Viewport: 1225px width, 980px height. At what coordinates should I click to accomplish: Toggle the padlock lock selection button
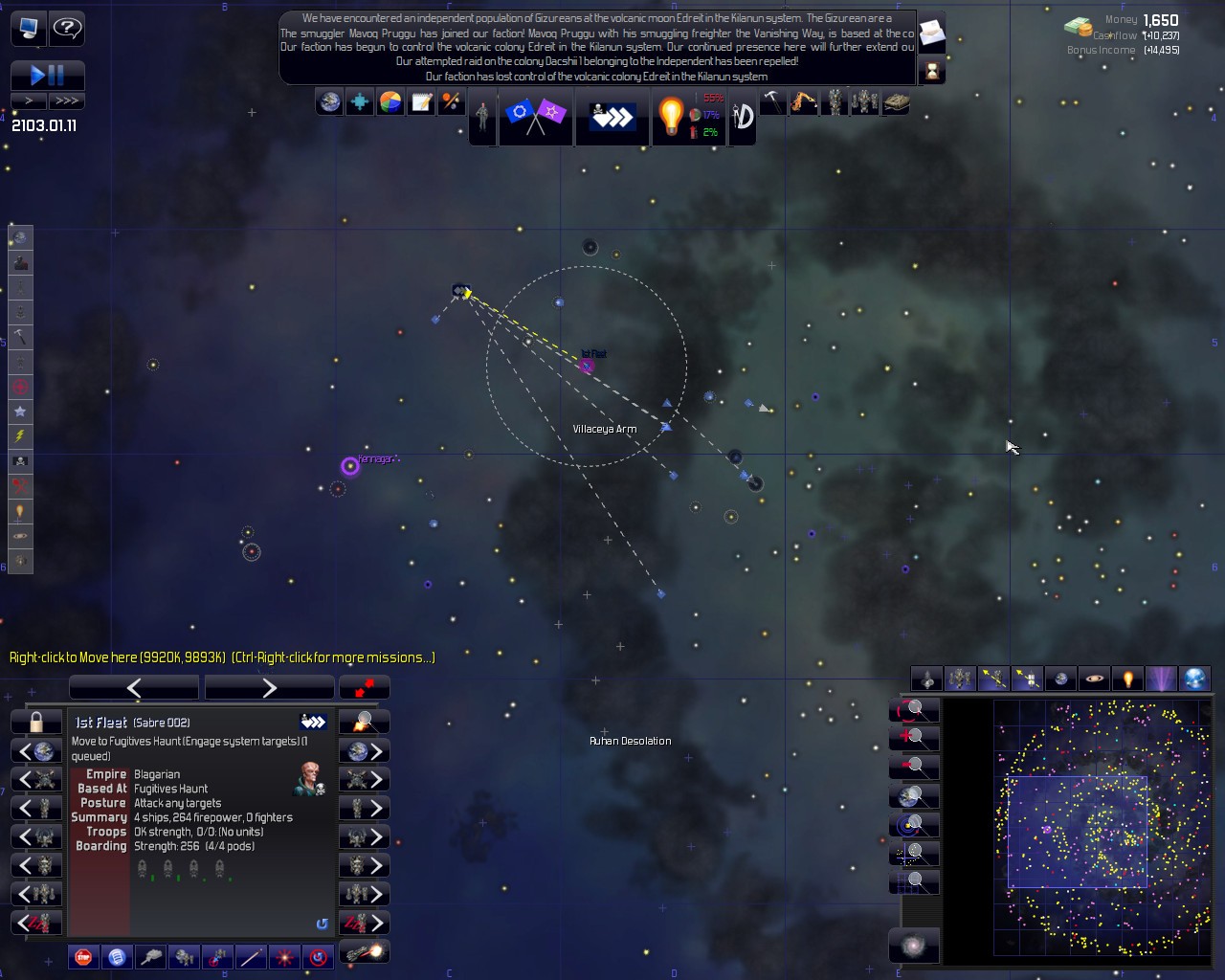[36, 722]
